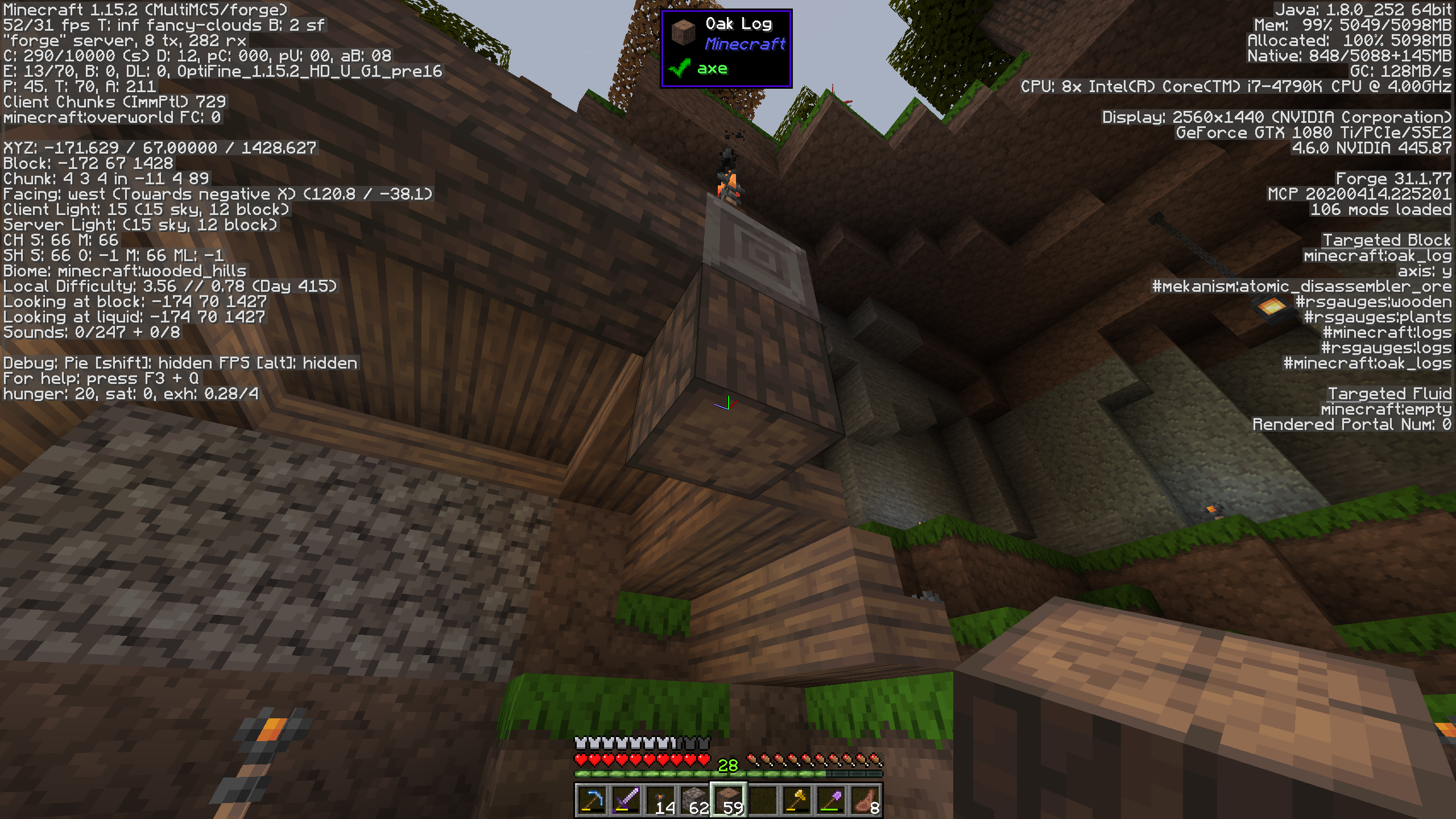Select the oak log stack of 59

729,800
